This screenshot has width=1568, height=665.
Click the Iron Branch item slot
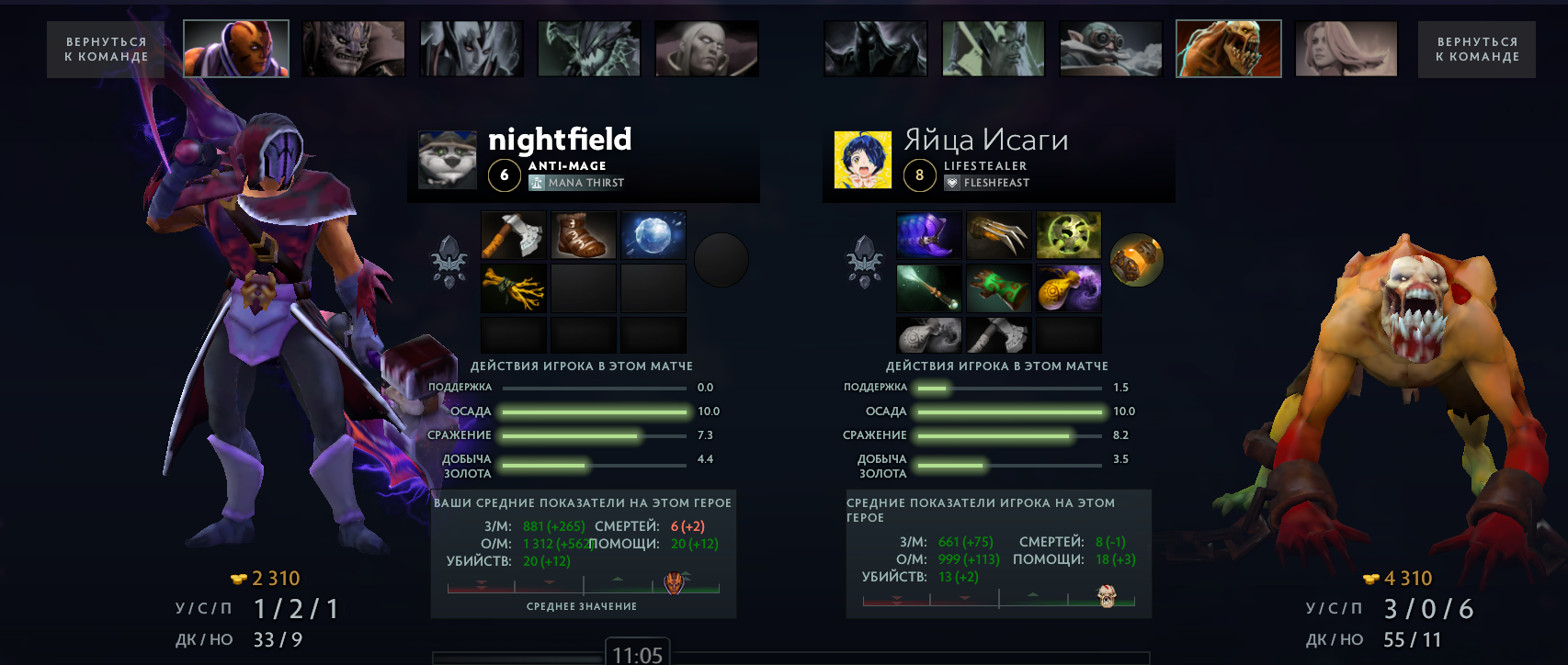pyautogui.click(x=514, y=288)
